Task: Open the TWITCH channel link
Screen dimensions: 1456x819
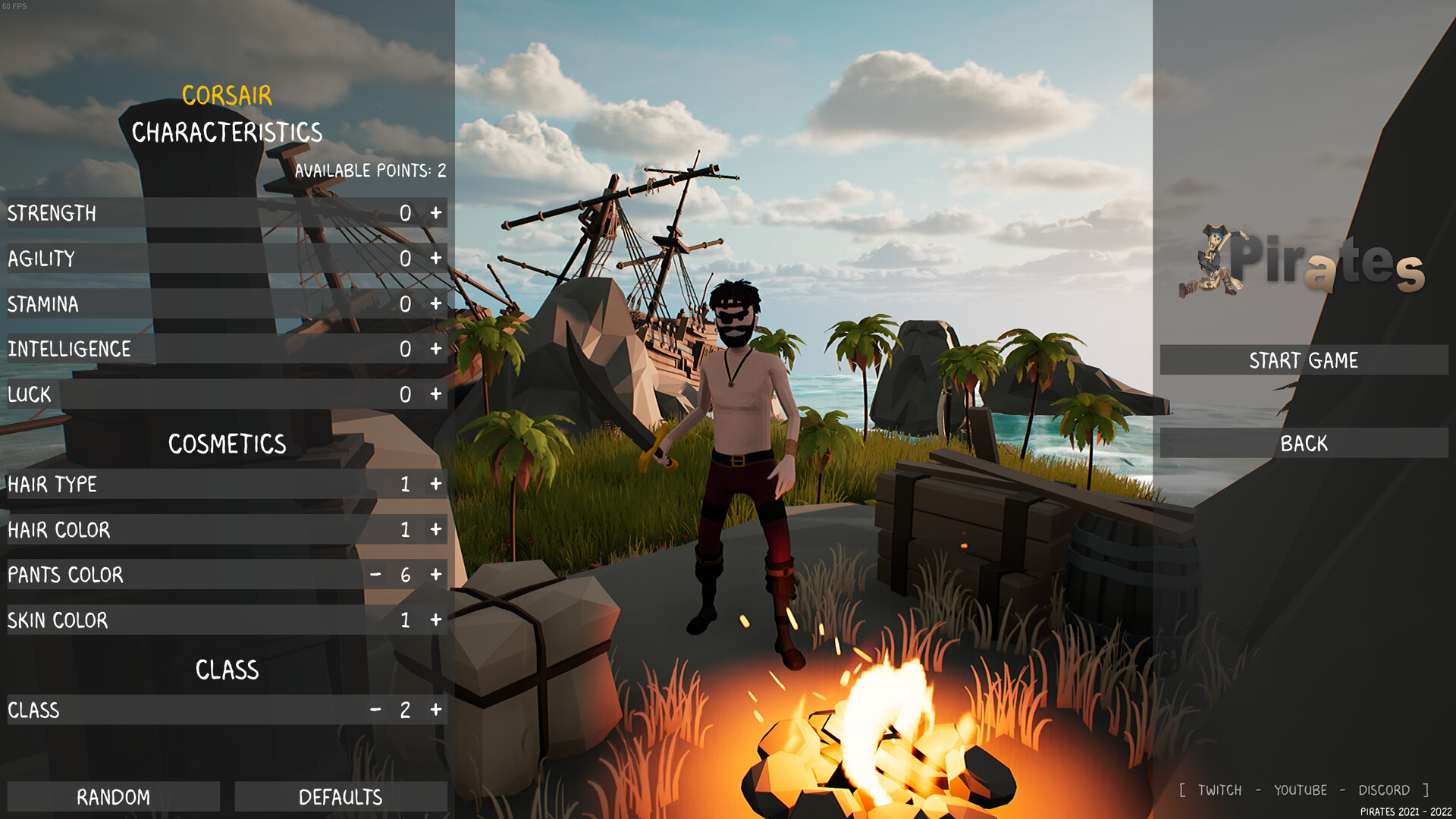Action: pos(1219,789)
